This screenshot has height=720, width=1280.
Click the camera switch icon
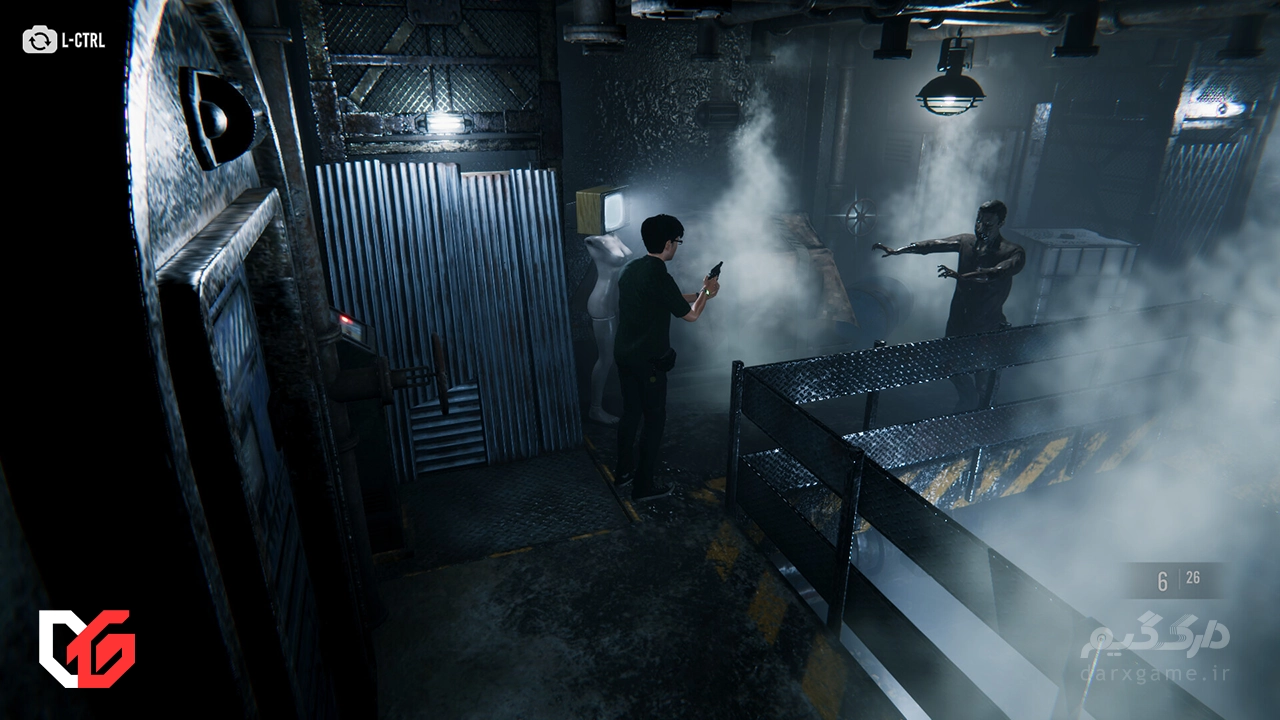40,41
